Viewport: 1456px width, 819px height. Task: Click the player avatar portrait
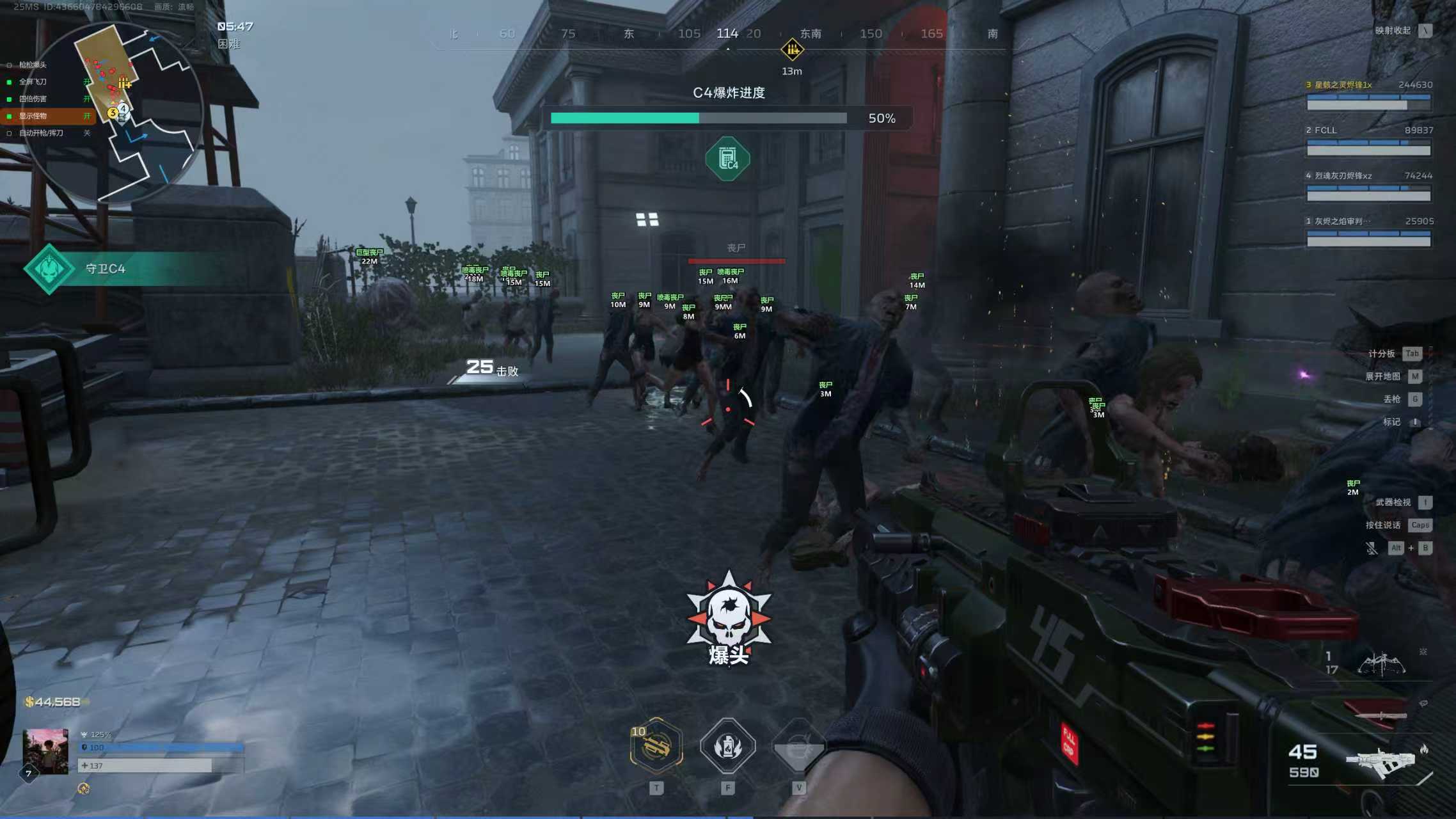click(45, 751)
